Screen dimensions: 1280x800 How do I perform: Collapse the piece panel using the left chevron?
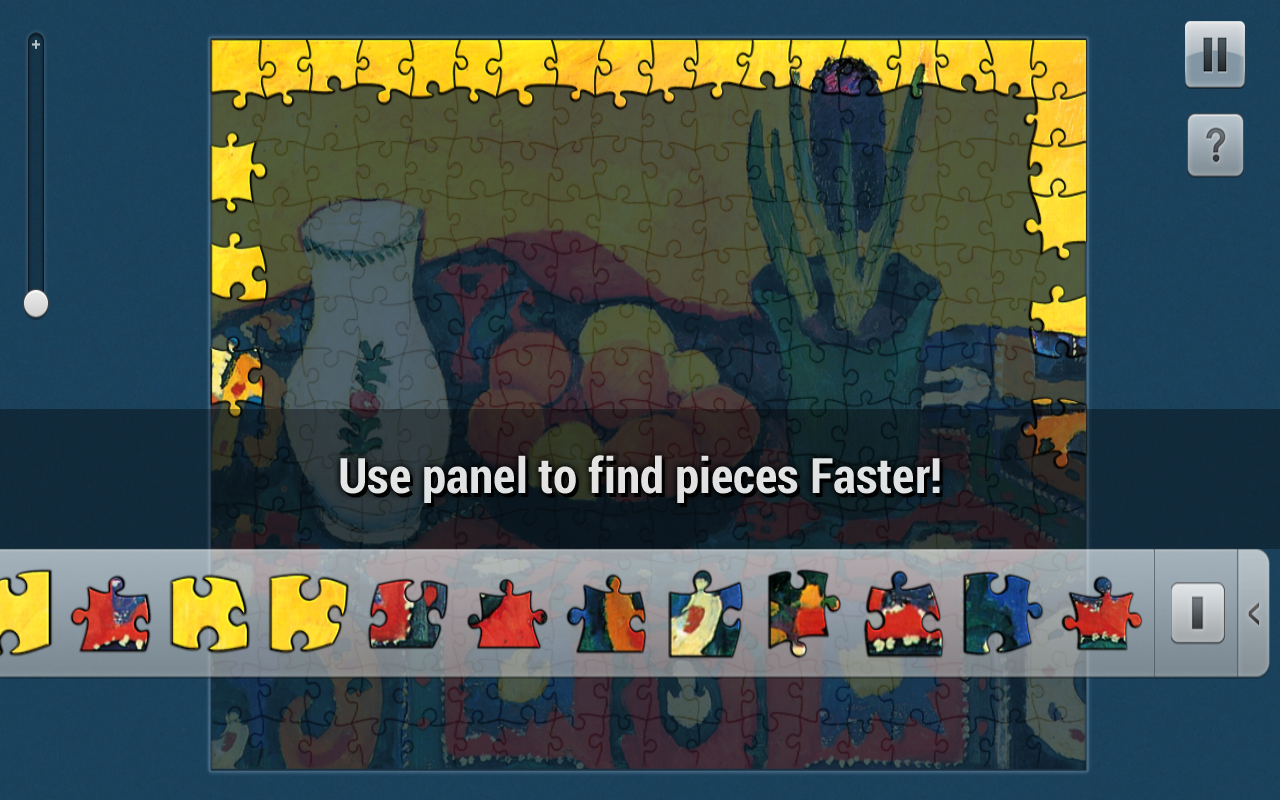click(x=1256, y=615)
